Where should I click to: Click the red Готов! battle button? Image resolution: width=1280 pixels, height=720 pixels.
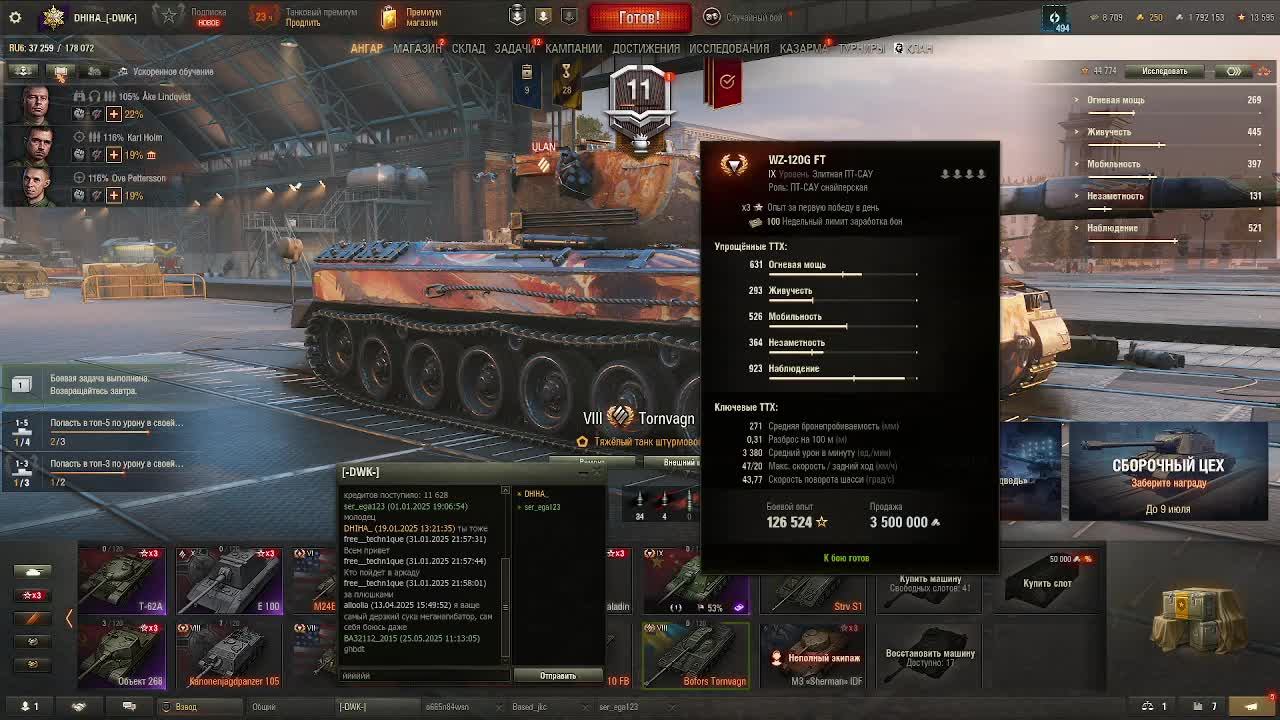click(639, 17)
